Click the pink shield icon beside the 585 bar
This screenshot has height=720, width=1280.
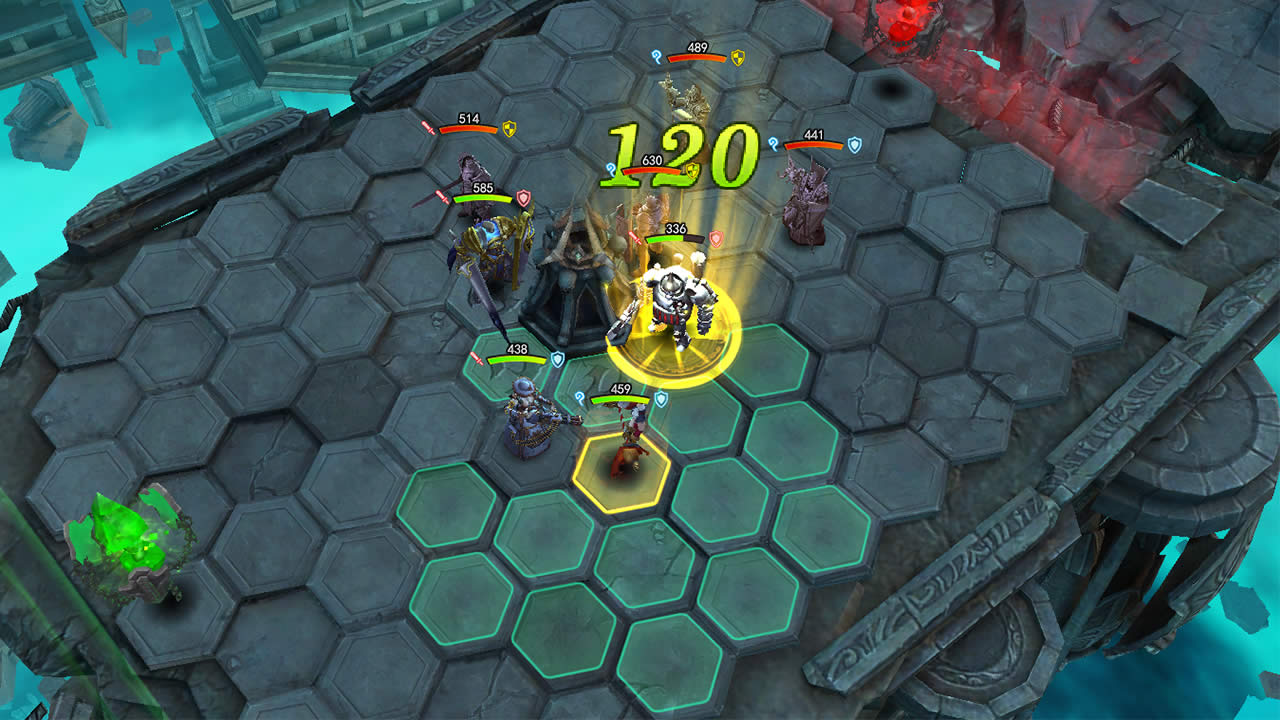(523, 197)
